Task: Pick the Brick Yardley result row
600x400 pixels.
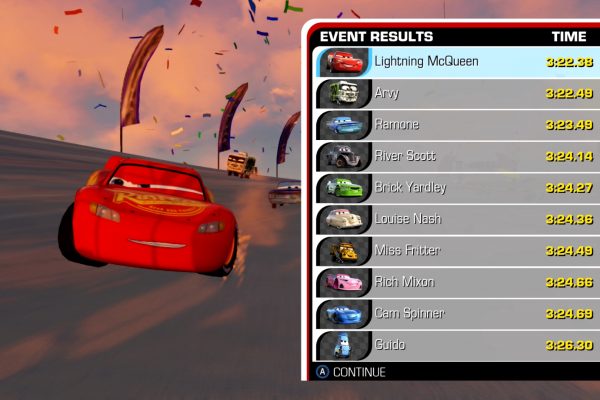Action: pos(457,188)
